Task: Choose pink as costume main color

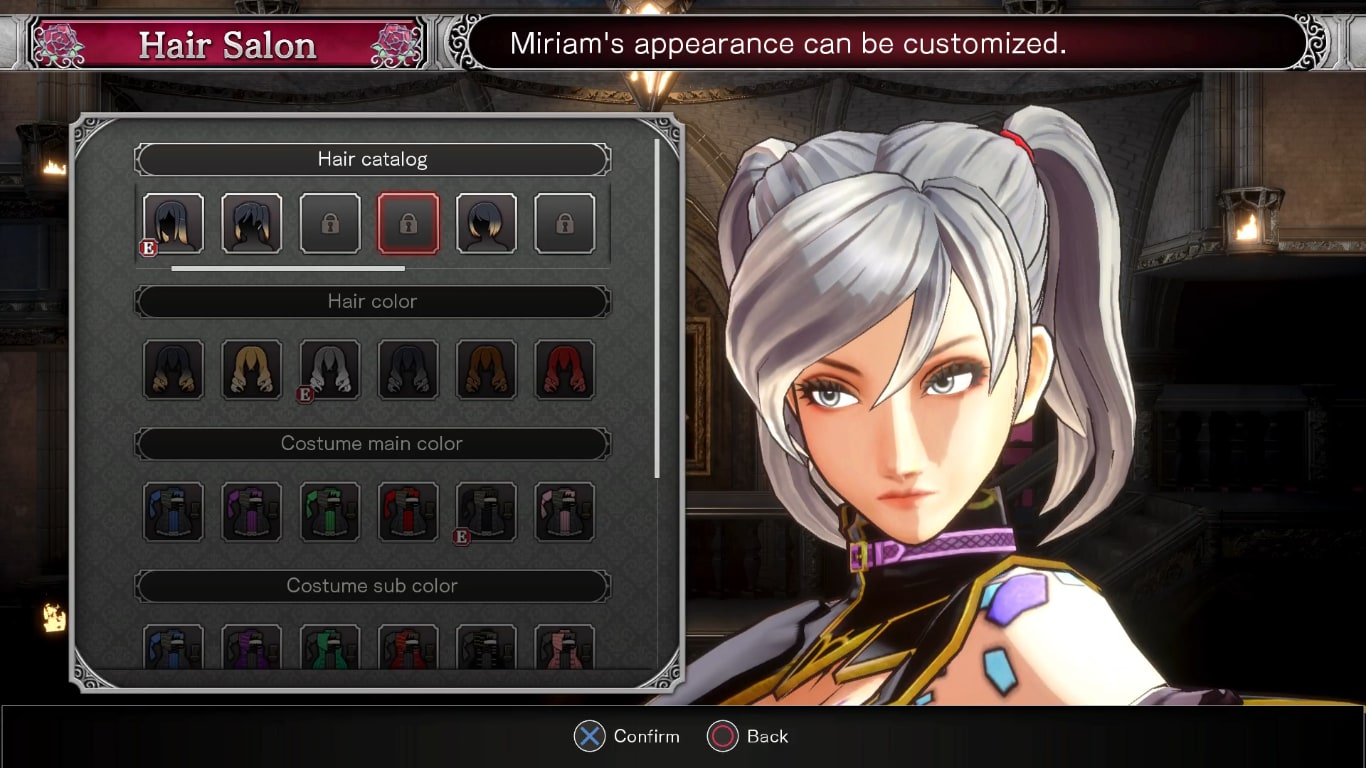Action: [x=564, y=512]
